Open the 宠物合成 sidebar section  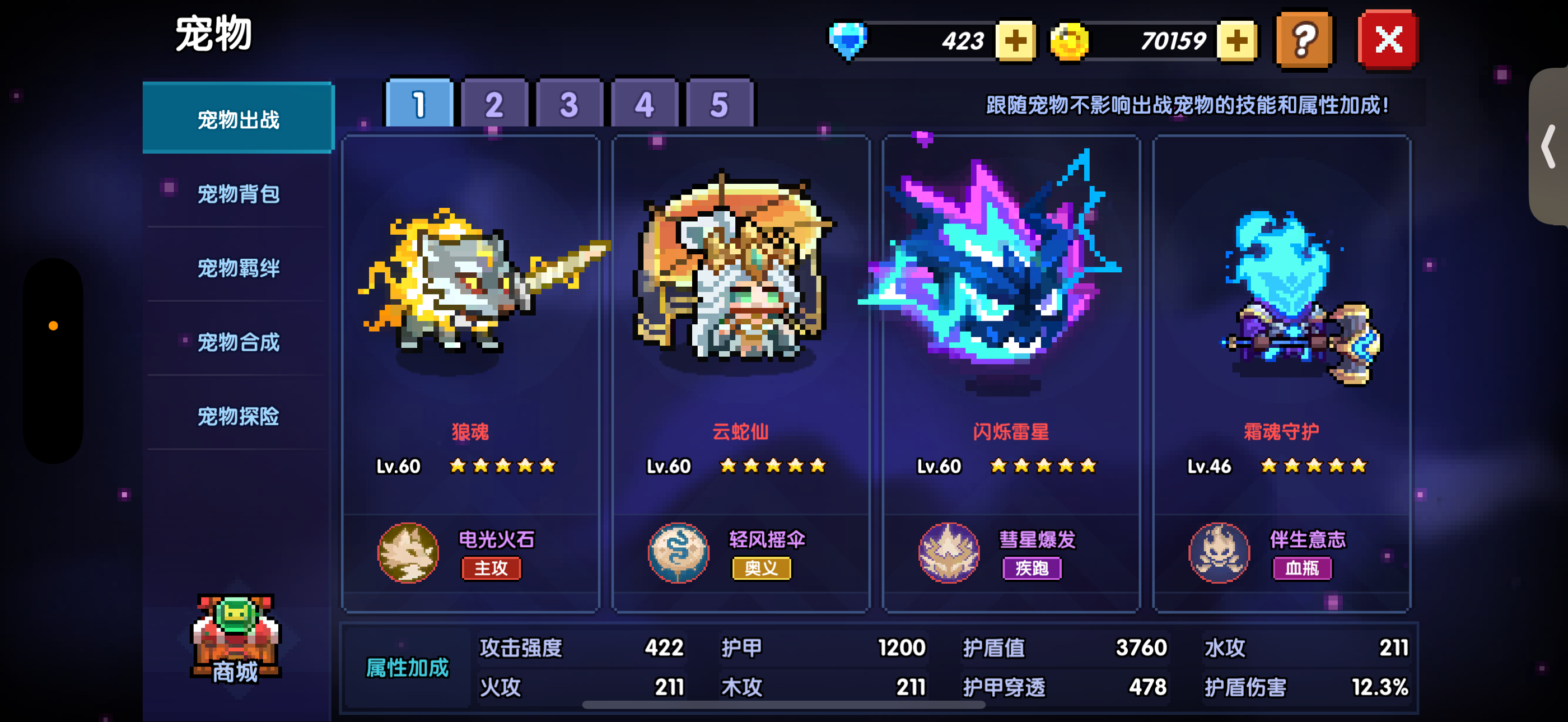tap(238, 343)
